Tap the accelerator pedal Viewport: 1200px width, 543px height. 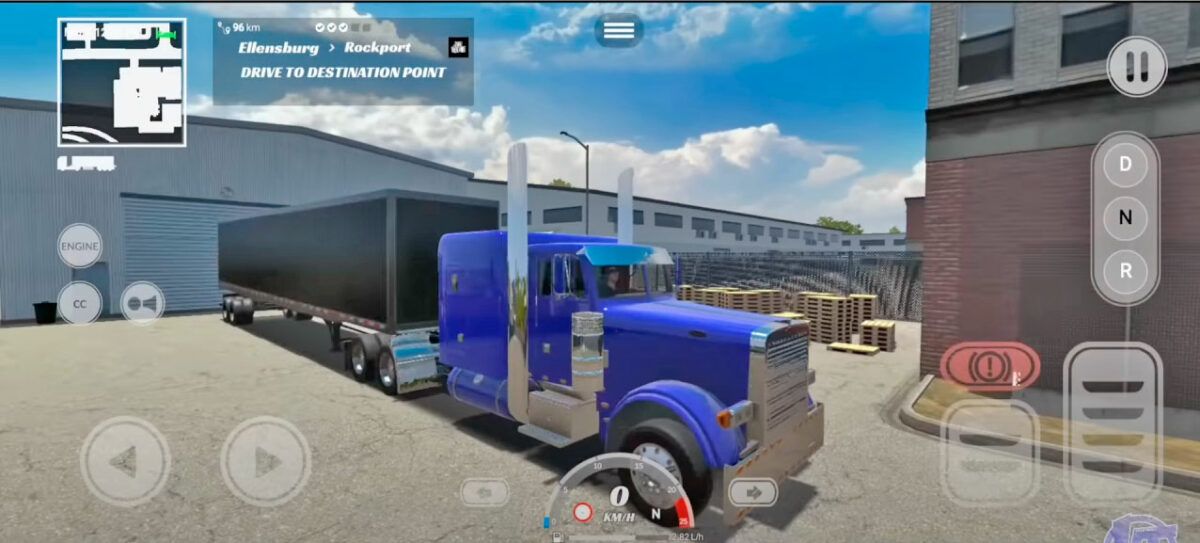click(1112, 422)
